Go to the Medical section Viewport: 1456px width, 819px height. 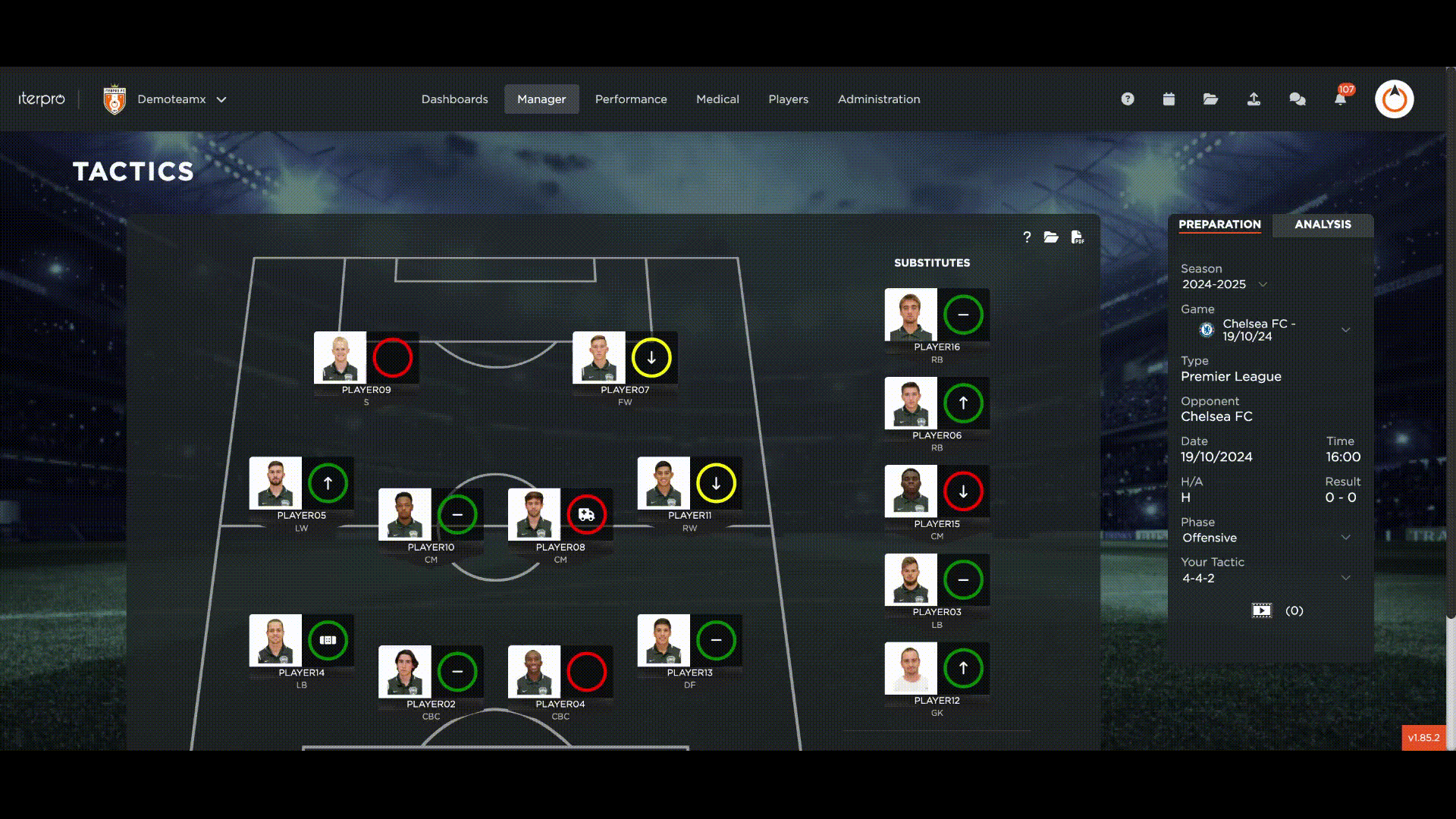(717, 99)
